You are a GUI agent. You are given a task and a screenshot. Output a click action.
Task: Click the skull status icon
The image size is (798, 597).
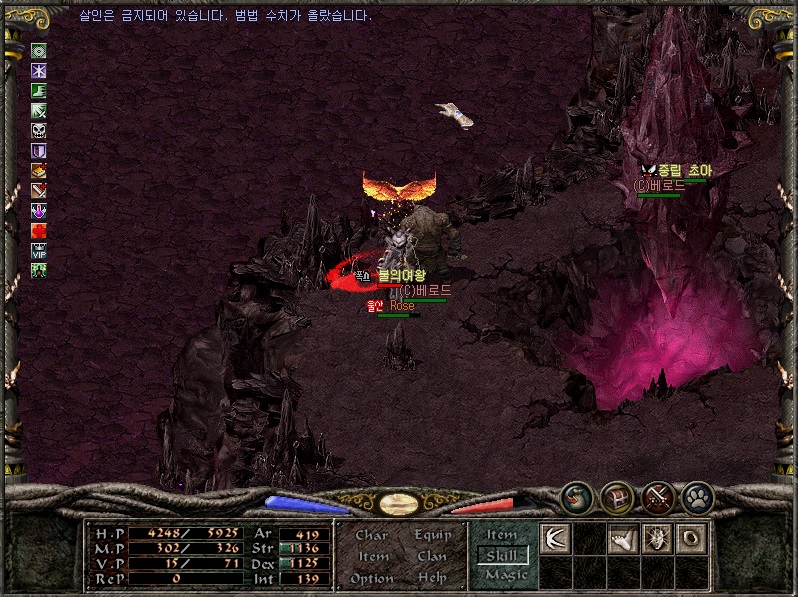pos(39,131)
